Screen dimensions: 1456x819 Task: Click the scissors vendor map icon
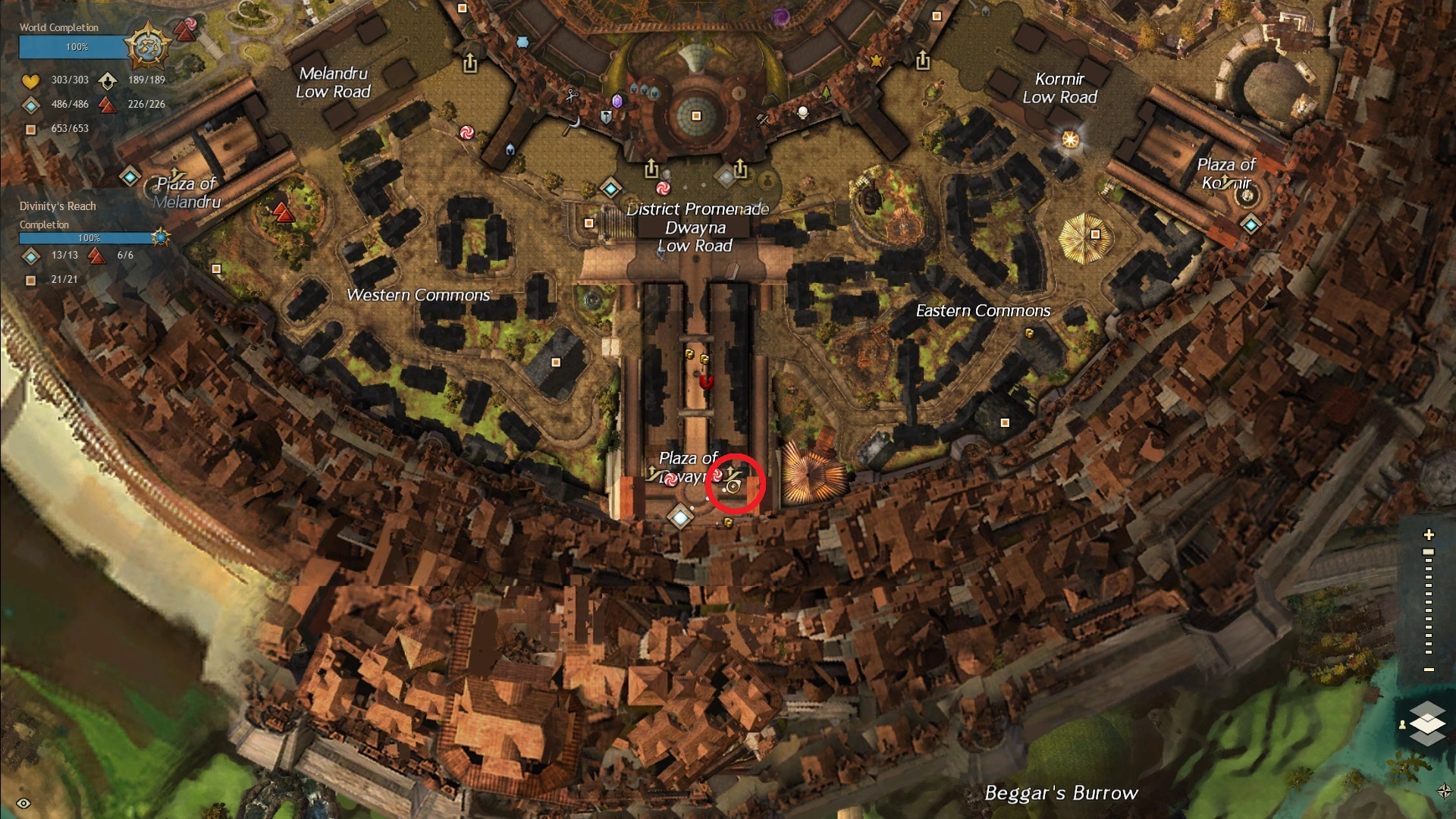click(x=572, y=96)
